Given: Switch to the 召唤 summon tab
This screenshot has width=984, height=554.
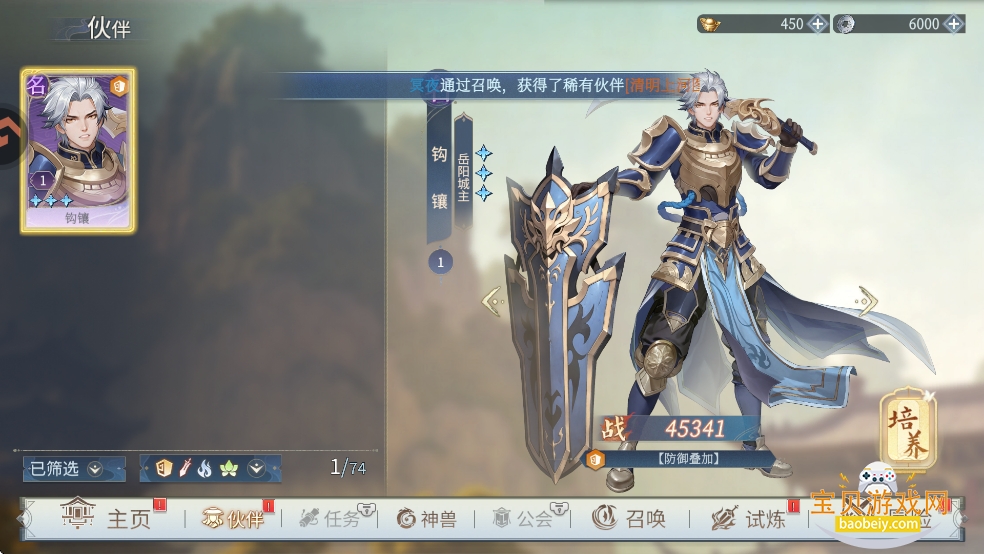Looking at the screenshot, I should 629,518.
